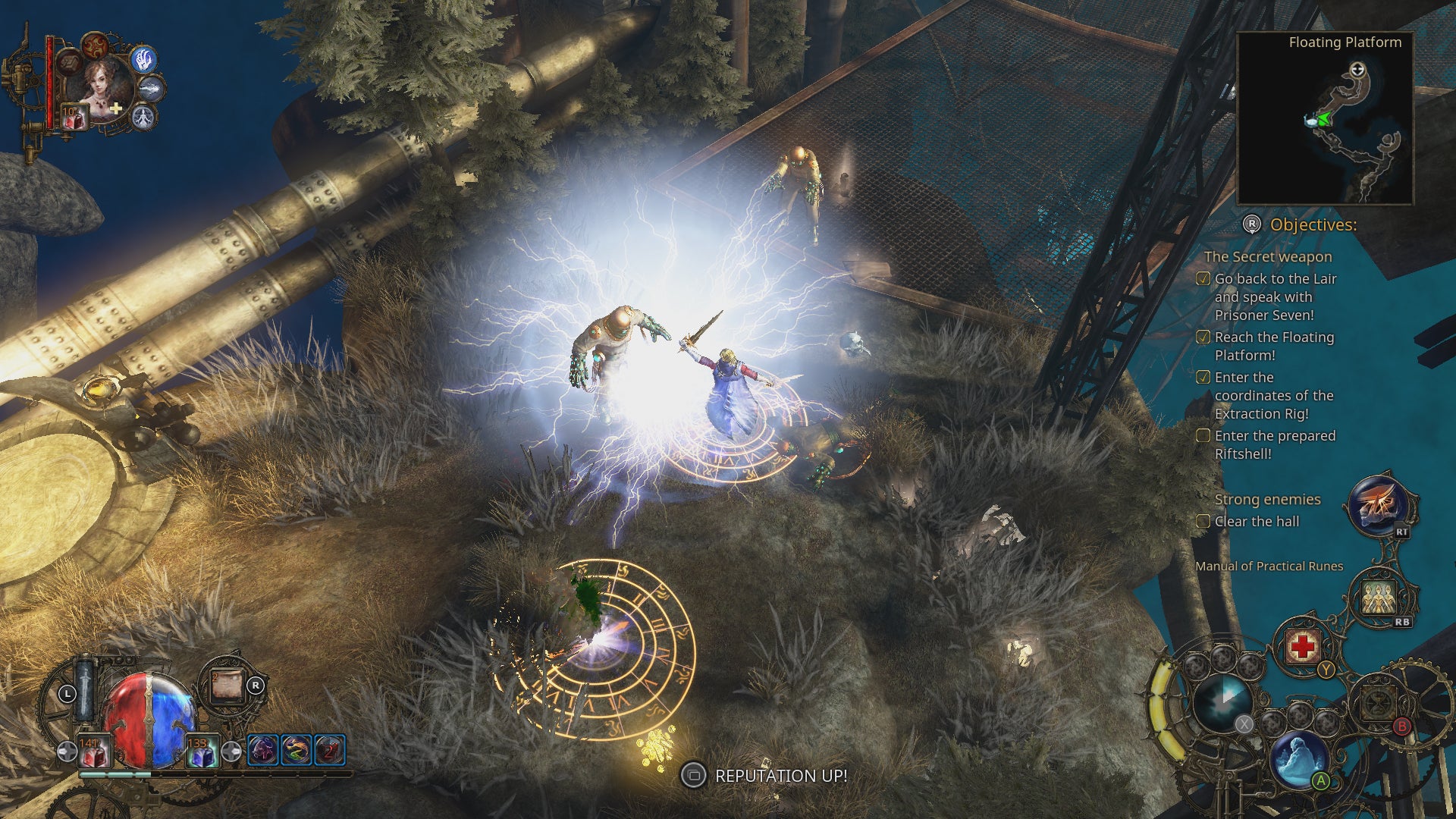Select the blue claw hand companion icon
This screenshot has height=819, width=1456.
point(143,59)
